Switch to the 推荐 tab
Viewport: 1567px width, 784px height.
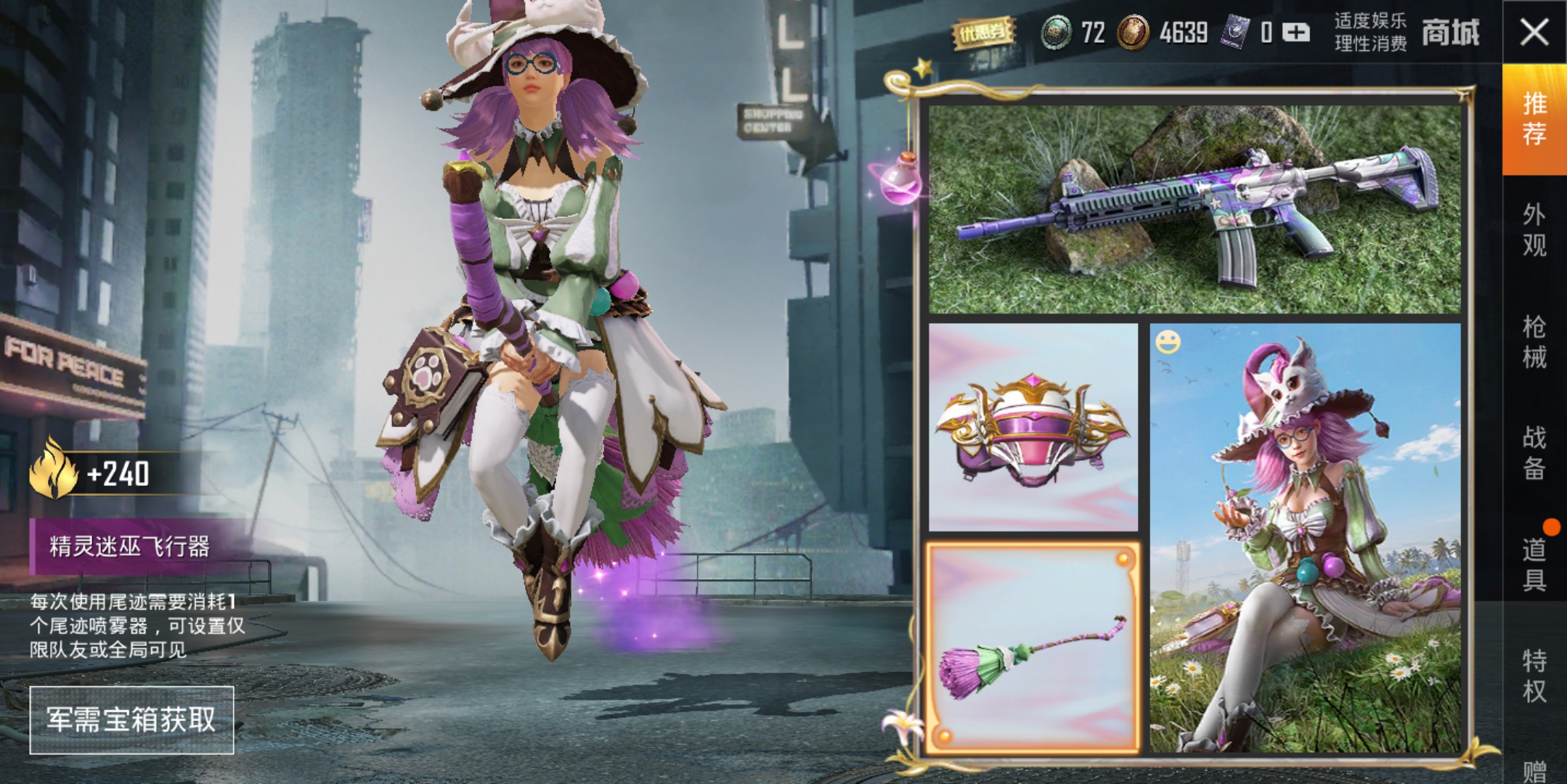coord(1534,119)
